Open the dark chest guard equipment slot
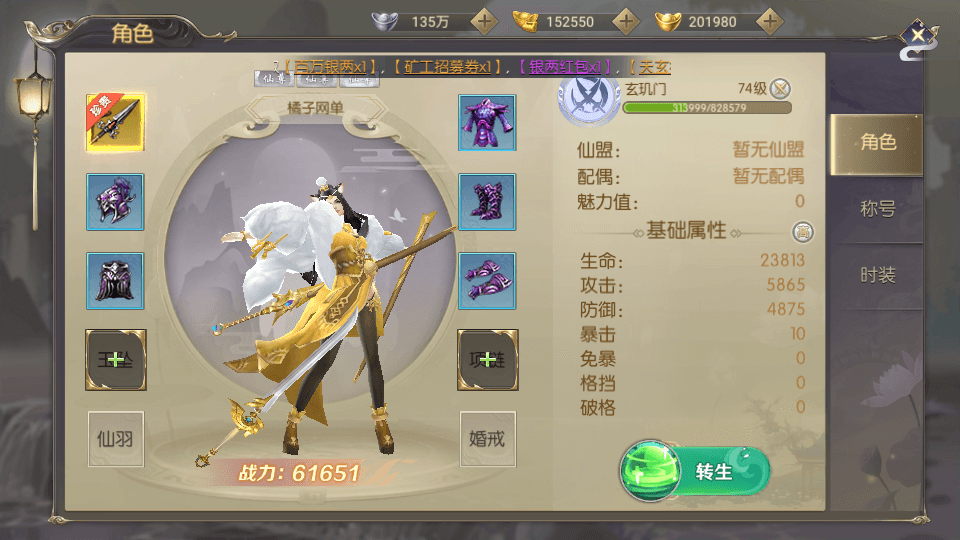 coord(115,280)
